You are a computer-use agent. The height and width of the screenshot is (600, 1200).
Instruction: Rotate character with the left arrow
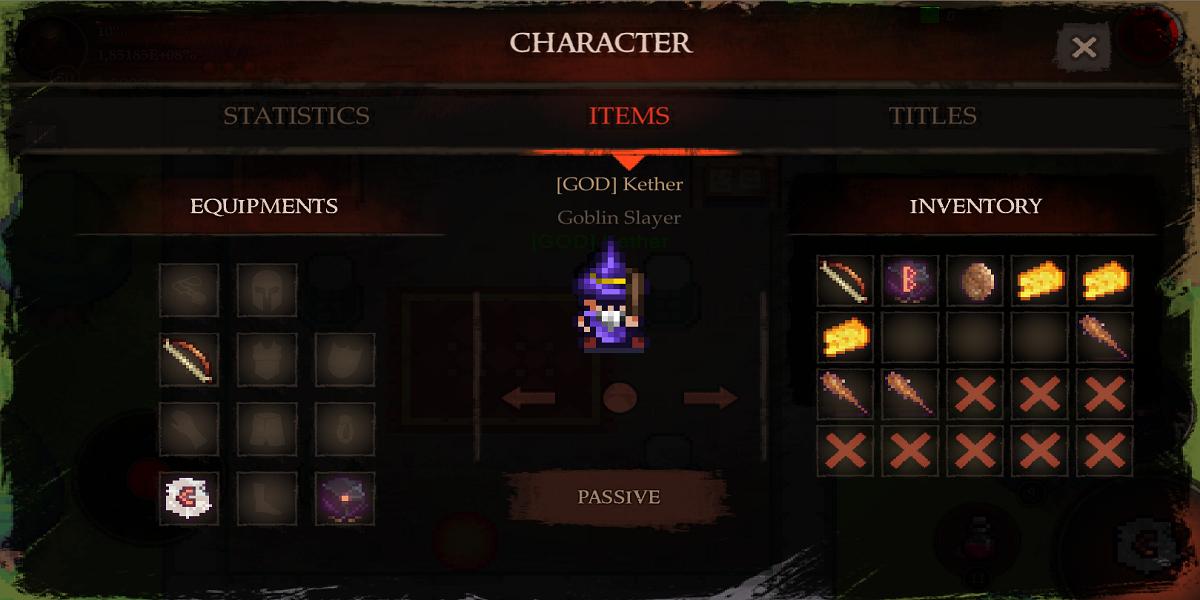tap(528, 398)
